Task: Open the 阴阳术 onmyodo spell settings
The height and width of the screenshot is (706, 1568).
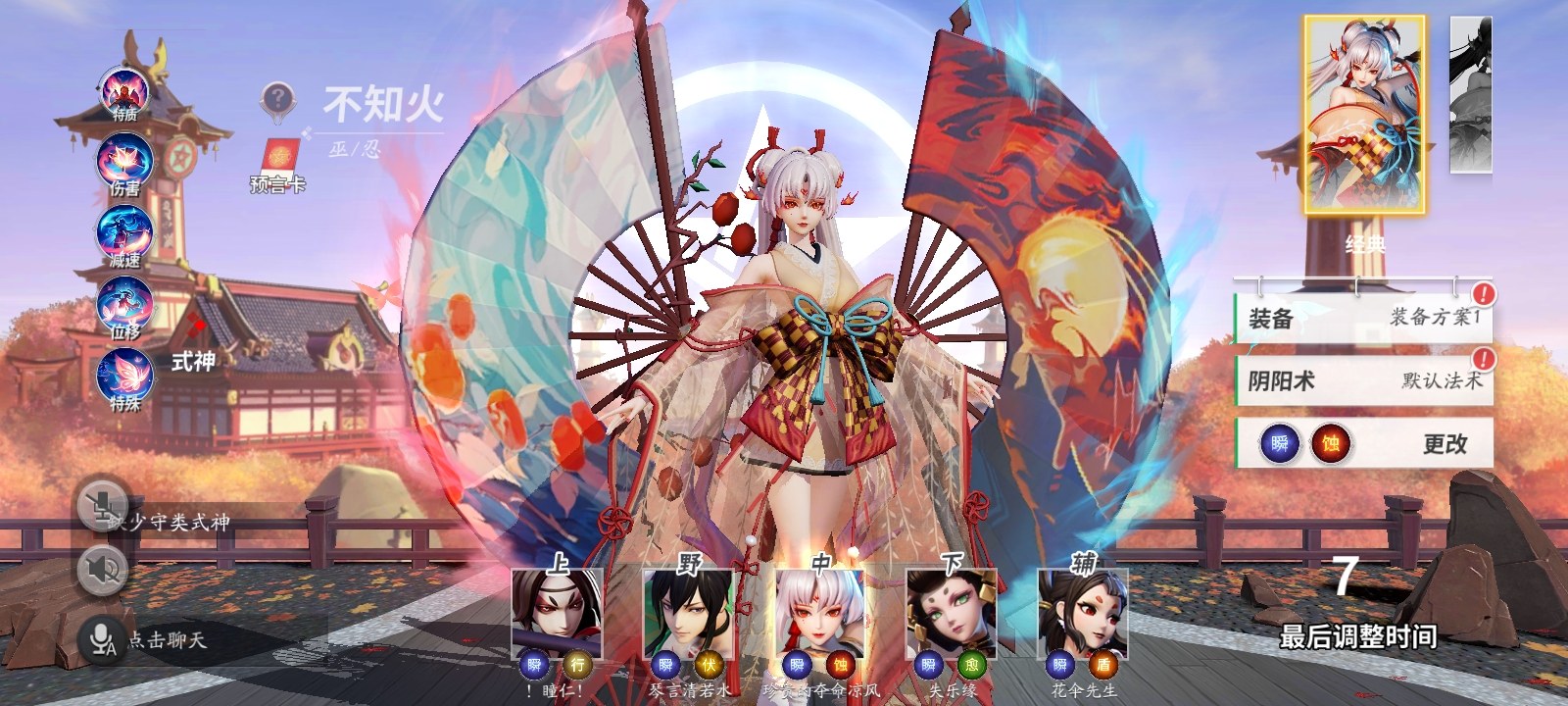Action: point(1363,380)
